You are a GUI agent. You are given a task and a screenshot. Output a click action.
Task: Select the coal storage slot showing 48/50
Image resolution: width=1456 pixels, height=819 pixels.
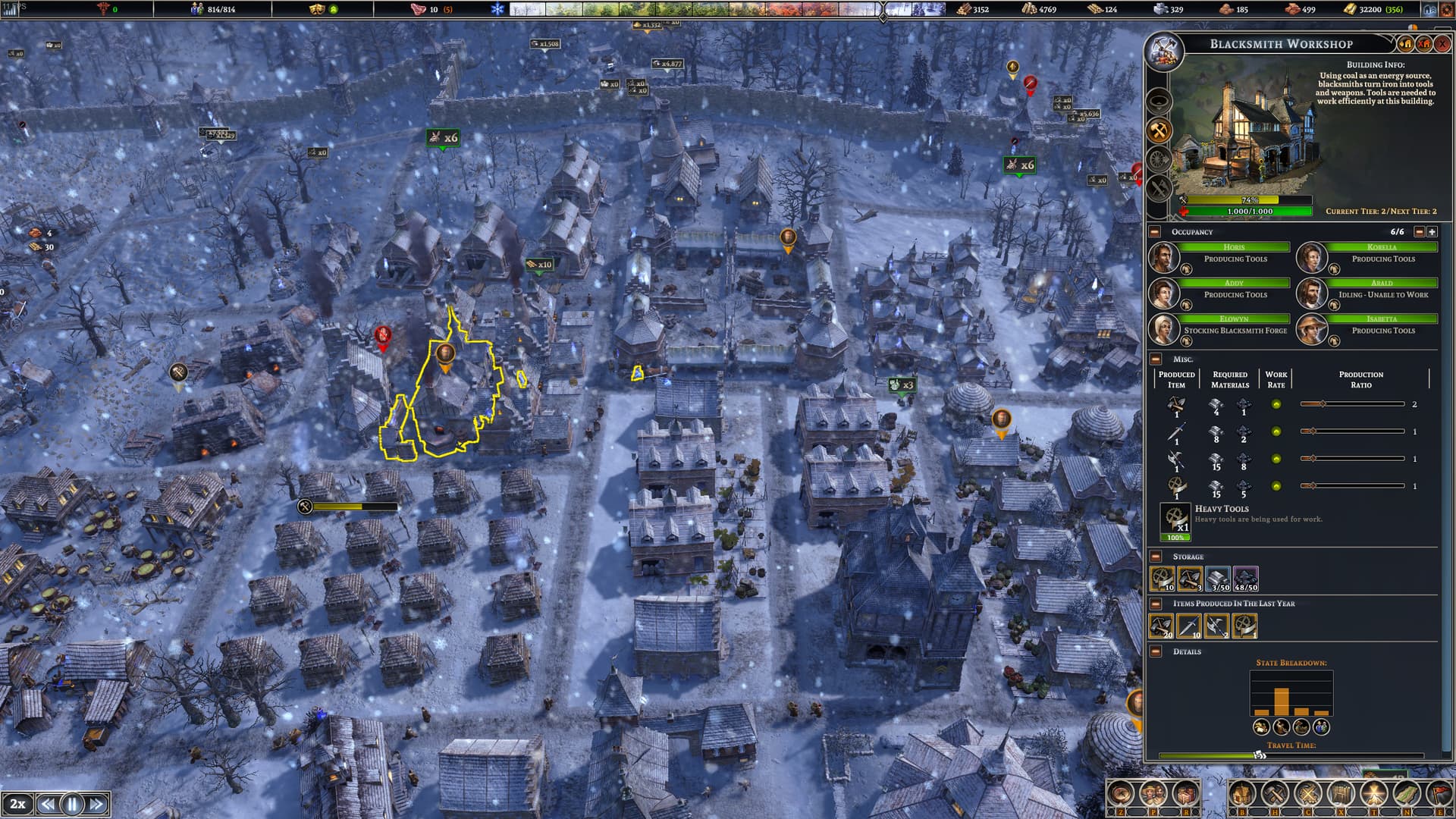pos(1245,579)
